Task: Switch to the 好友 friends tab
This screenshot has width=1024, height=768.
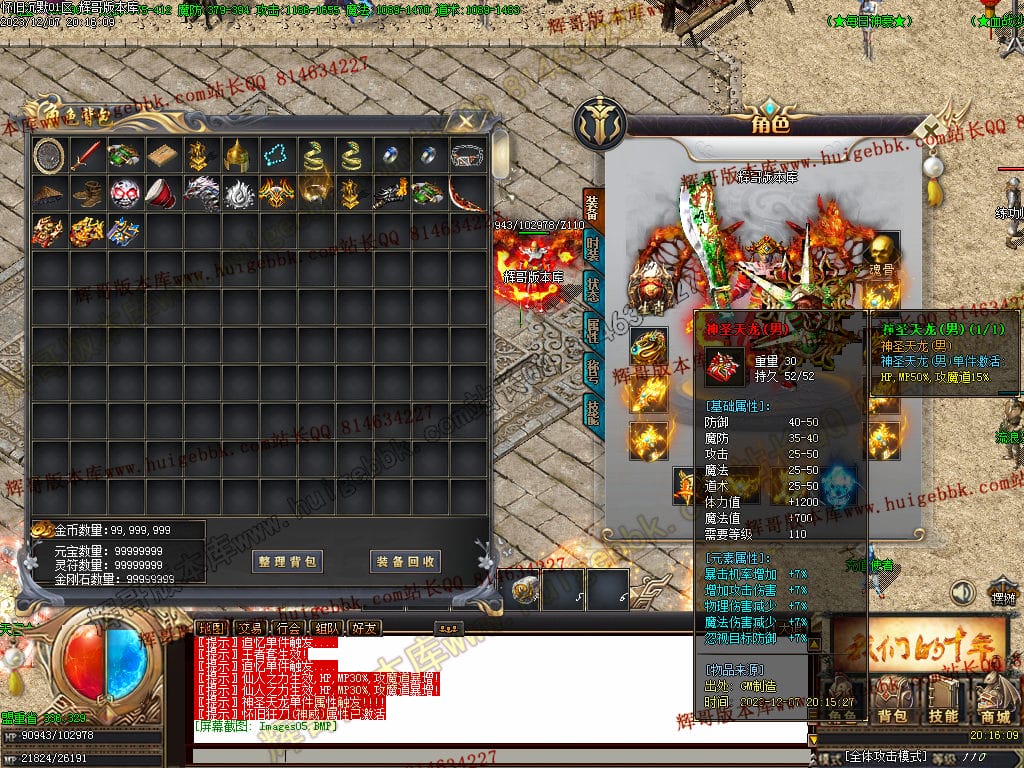Action: [364, 628]
